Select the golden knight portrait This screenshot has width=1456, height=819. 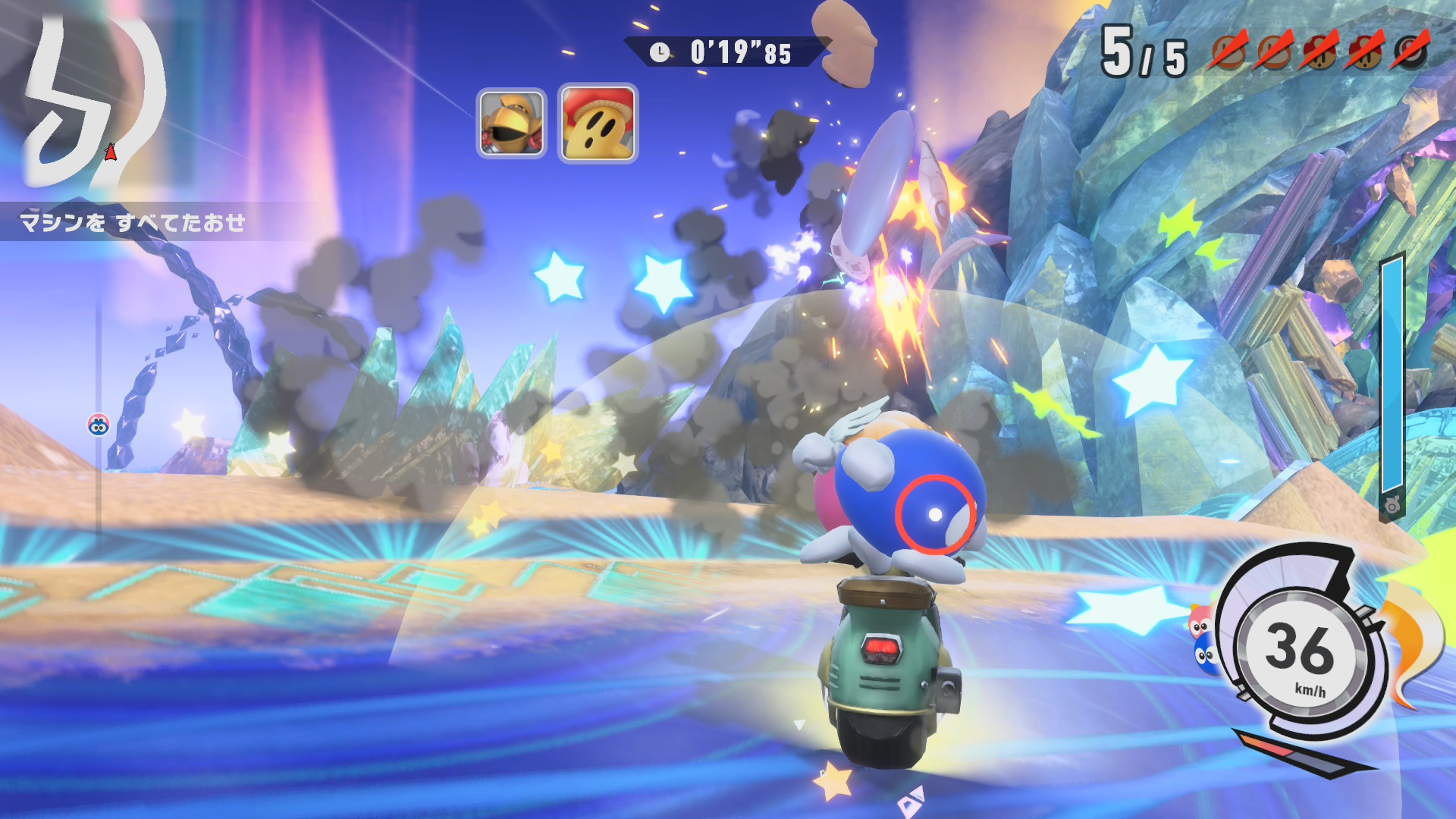511,123
